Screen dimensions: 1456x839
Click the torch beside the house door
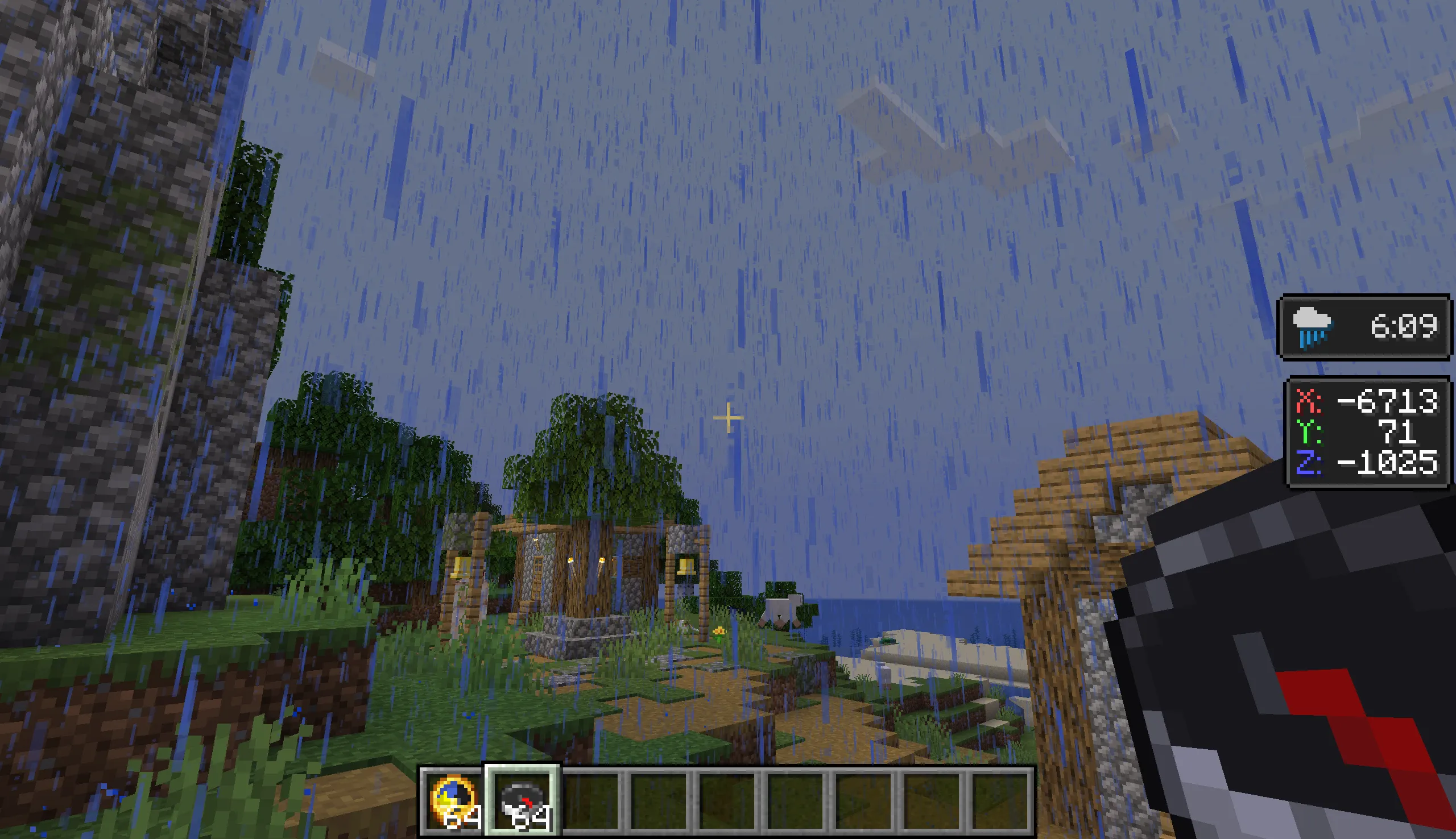(x=602, y=562)
